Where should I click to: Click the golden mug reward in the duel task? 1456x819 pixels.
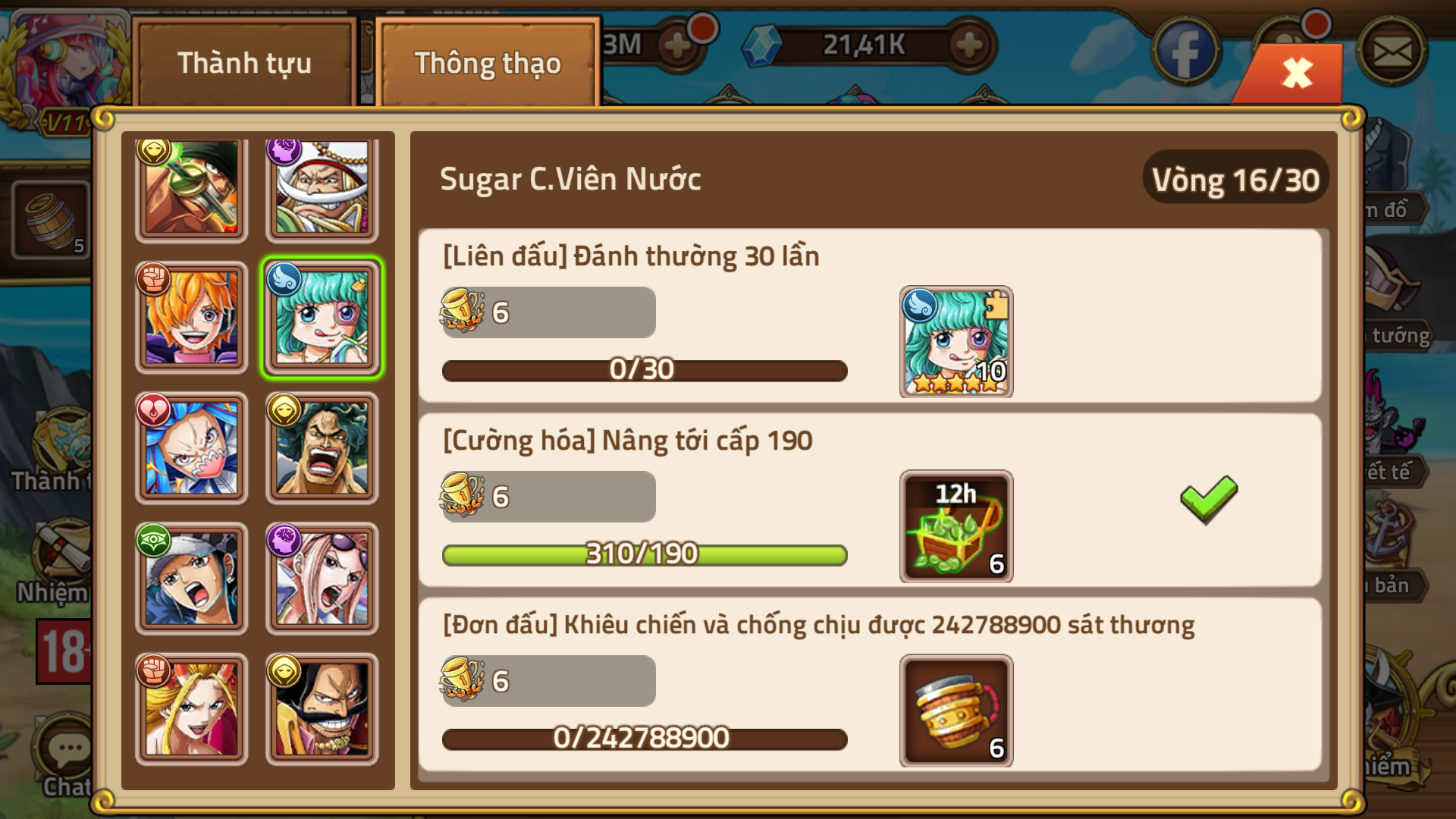pos(955,711)
